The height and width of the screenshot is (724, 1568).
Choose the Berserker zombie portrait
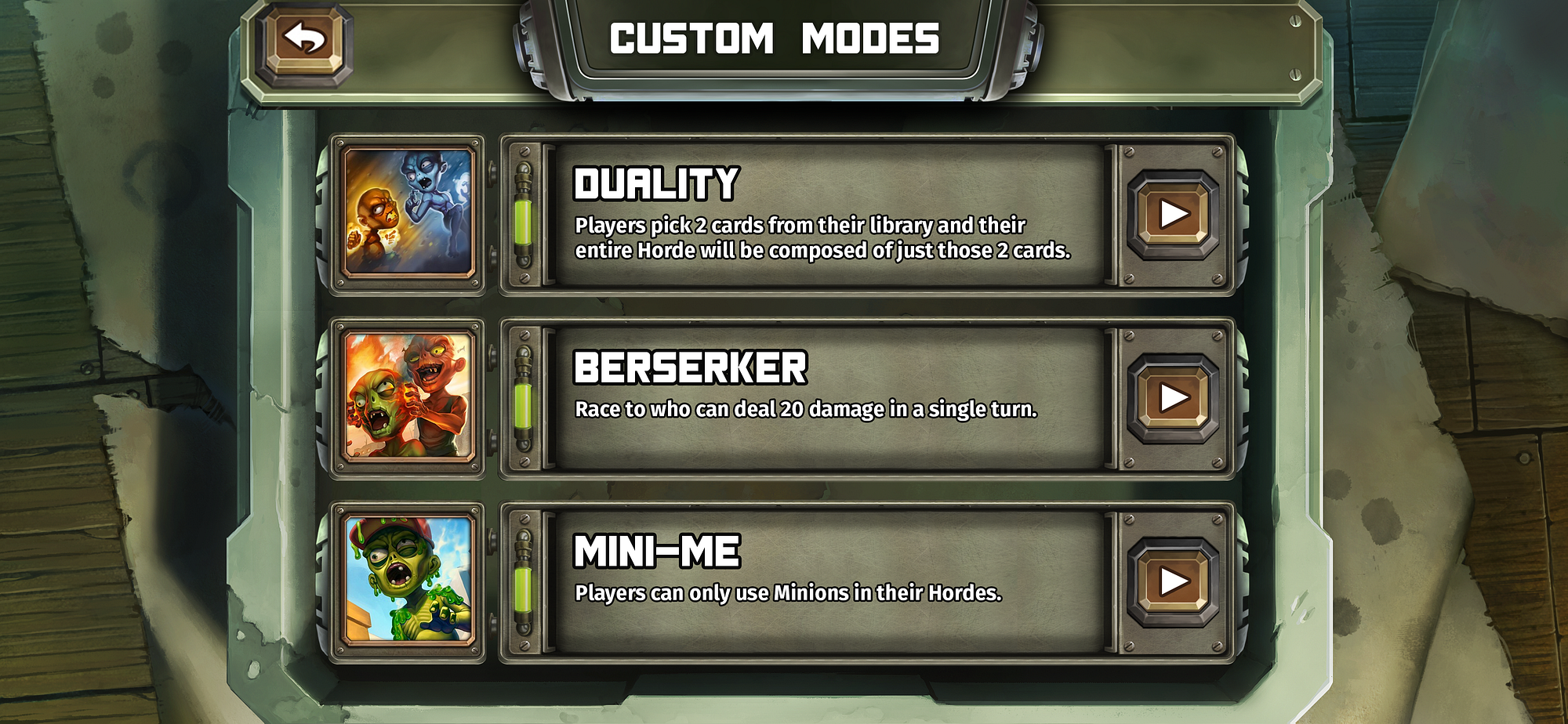pos(408,397)
